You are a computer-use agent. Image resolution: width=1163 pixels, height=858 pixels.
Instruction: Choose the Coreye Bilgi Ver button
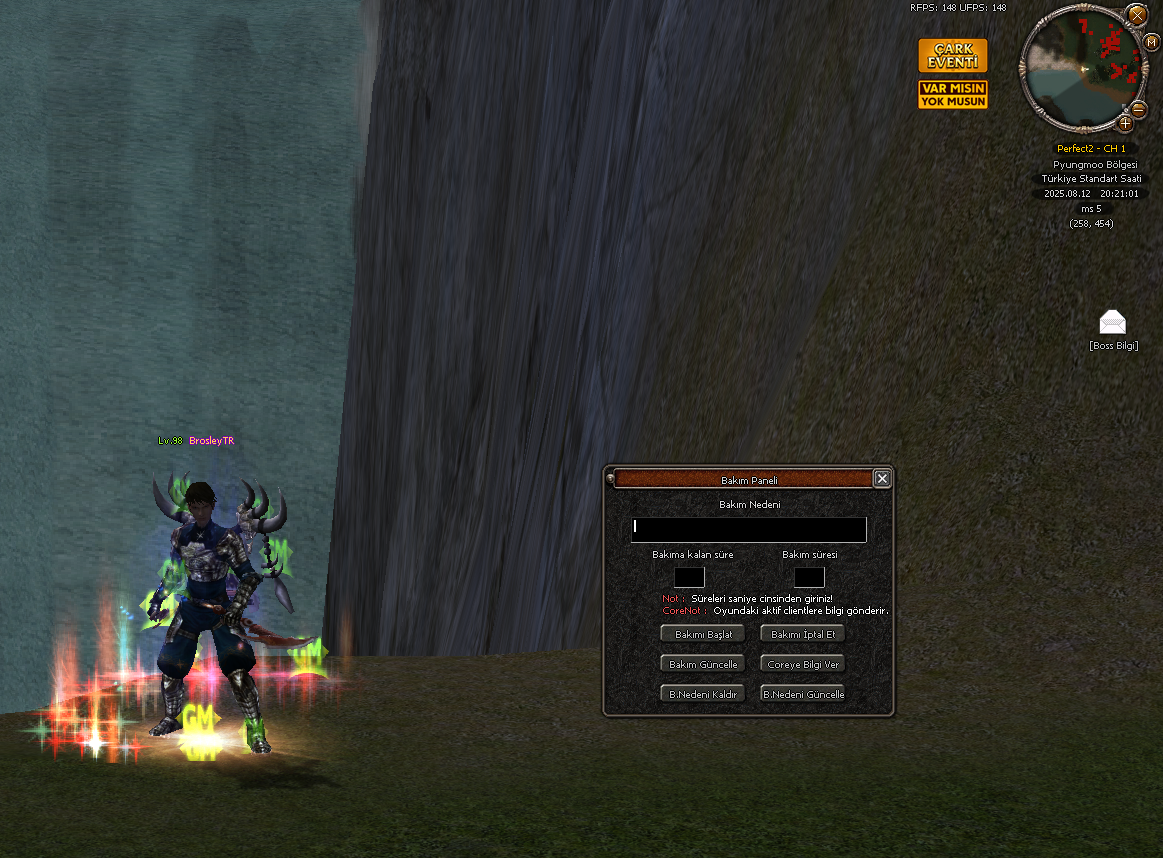click(803, 664)
